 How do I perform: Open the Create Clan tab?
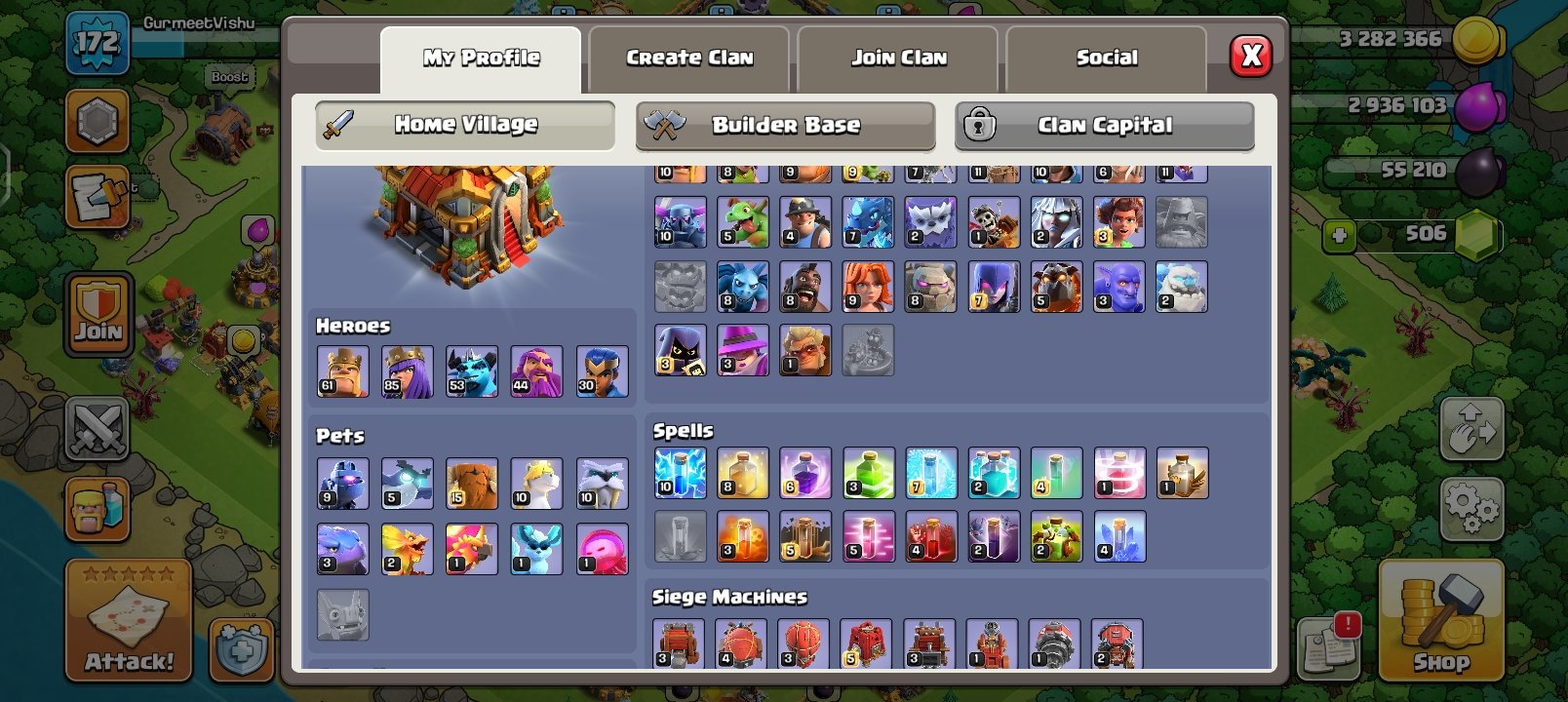[x=688, y=58]
